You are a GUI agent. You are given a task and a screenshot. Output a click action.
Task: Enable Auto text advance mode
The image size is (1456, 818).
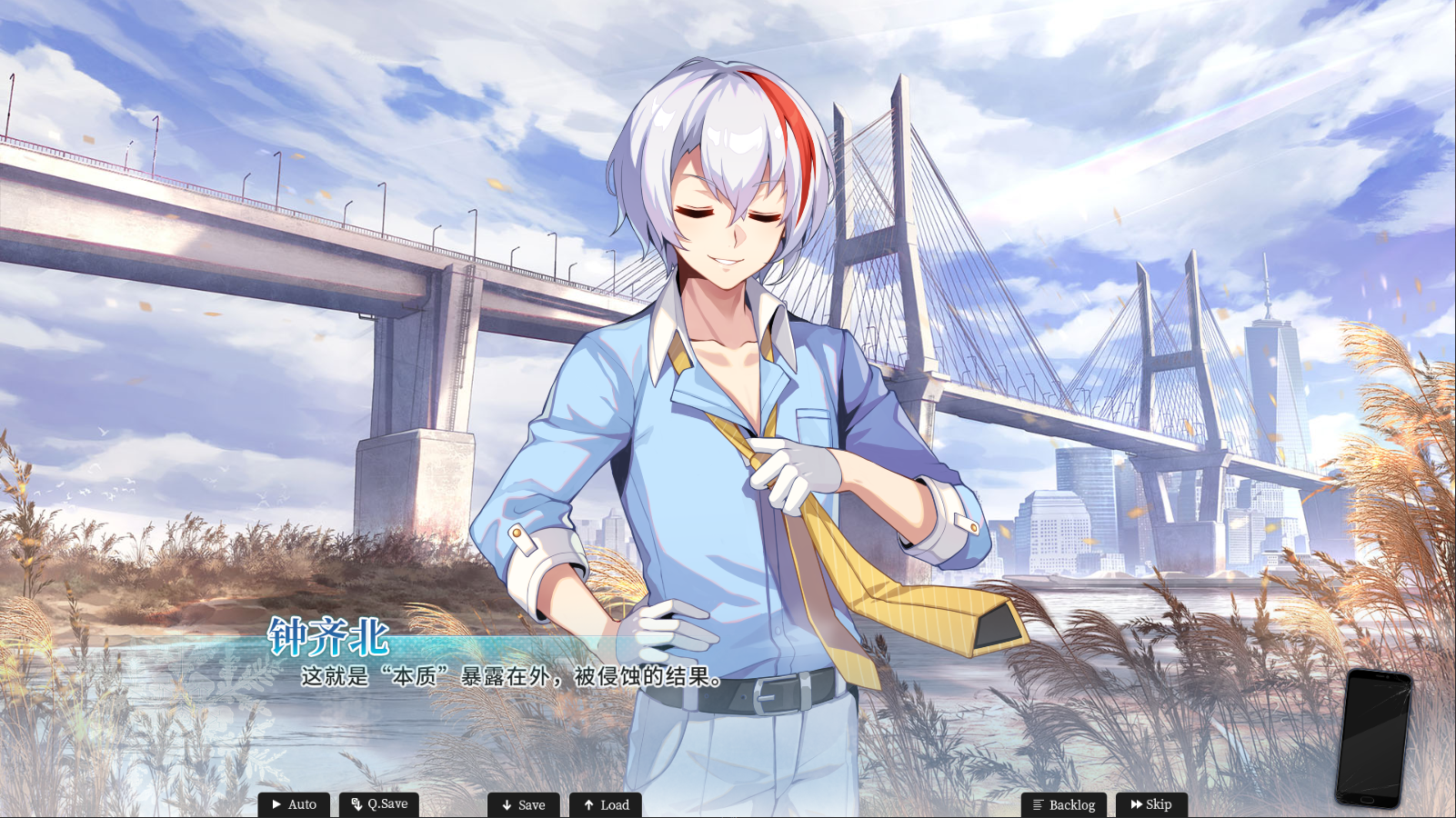294,804
